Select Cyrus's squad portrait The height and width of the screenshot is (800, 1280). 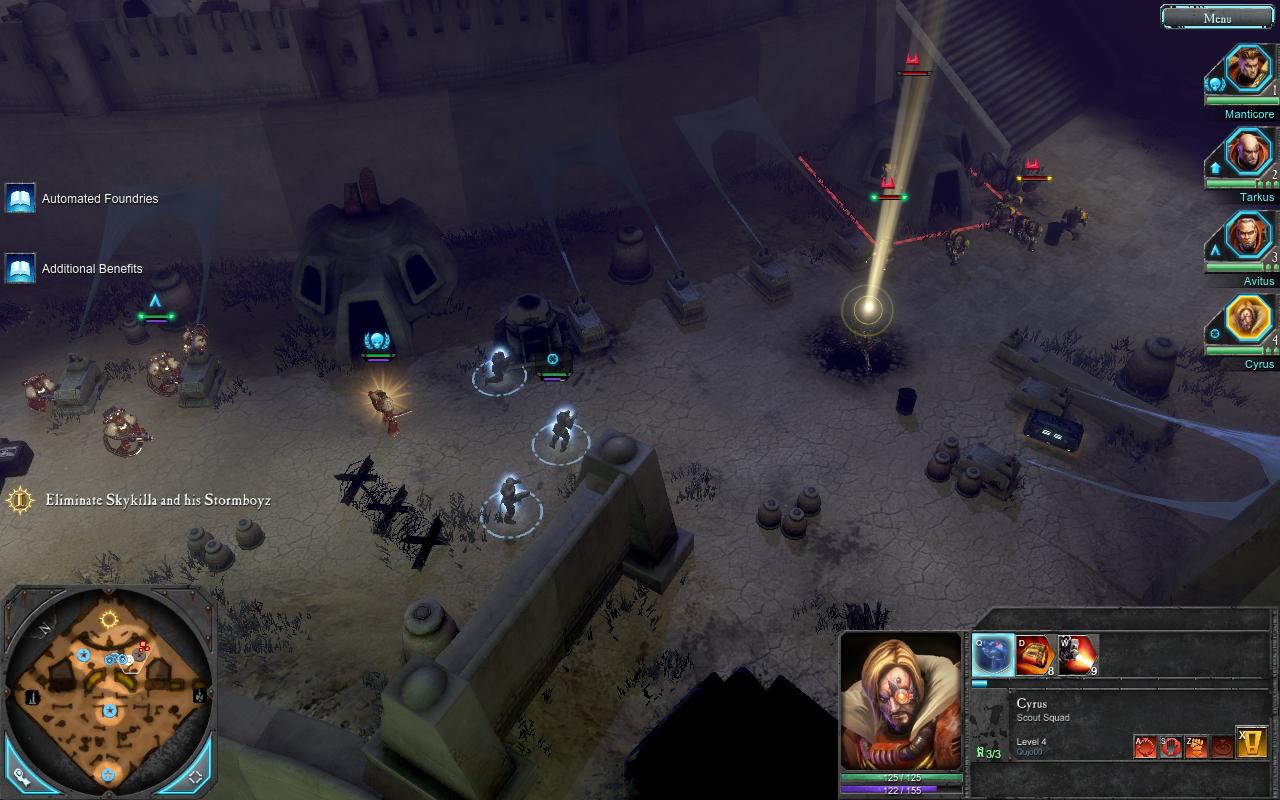coord(1248,320)
